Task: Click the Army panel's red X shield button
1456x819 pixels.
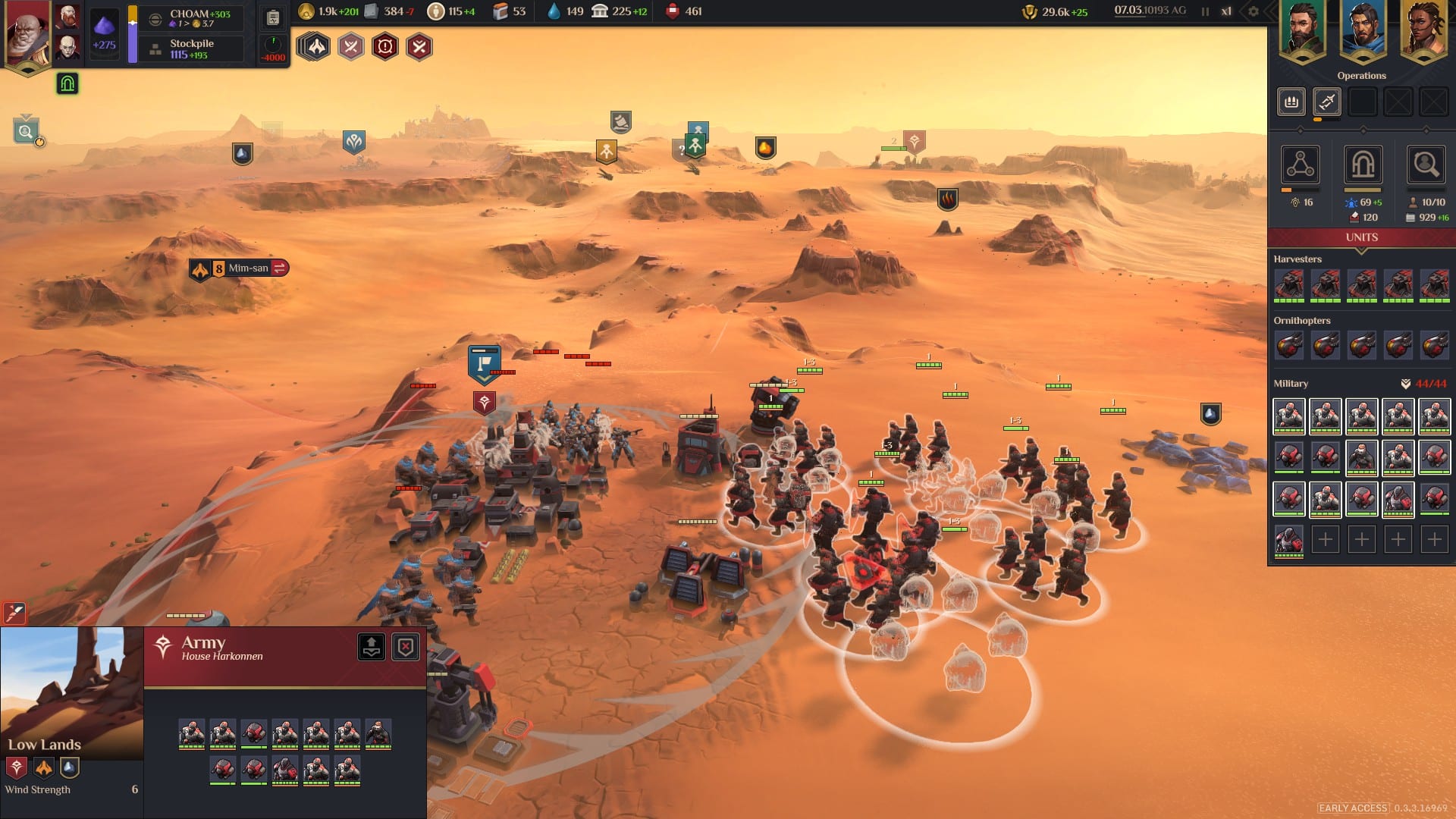Action: click(x=406, y=647)
